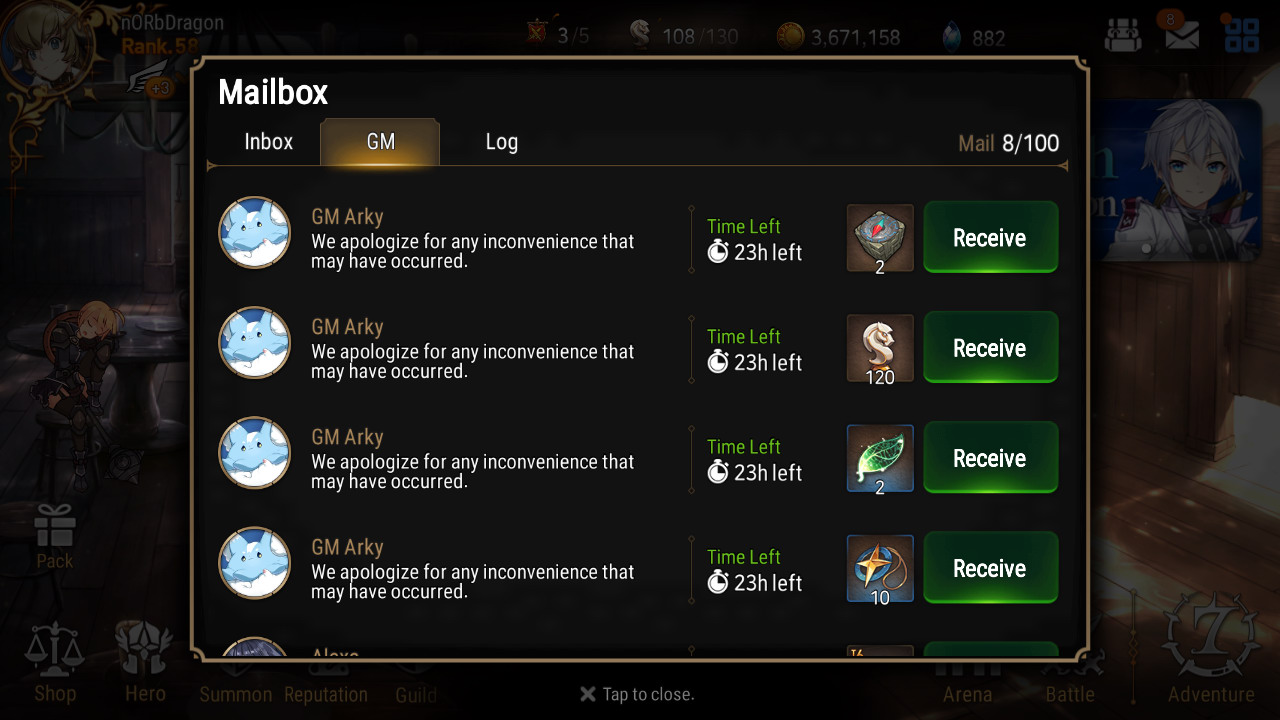Viewport: 1280px width, 720px height.
Task: Tap to close the Mailbox
Action: [x=637, y=694]
